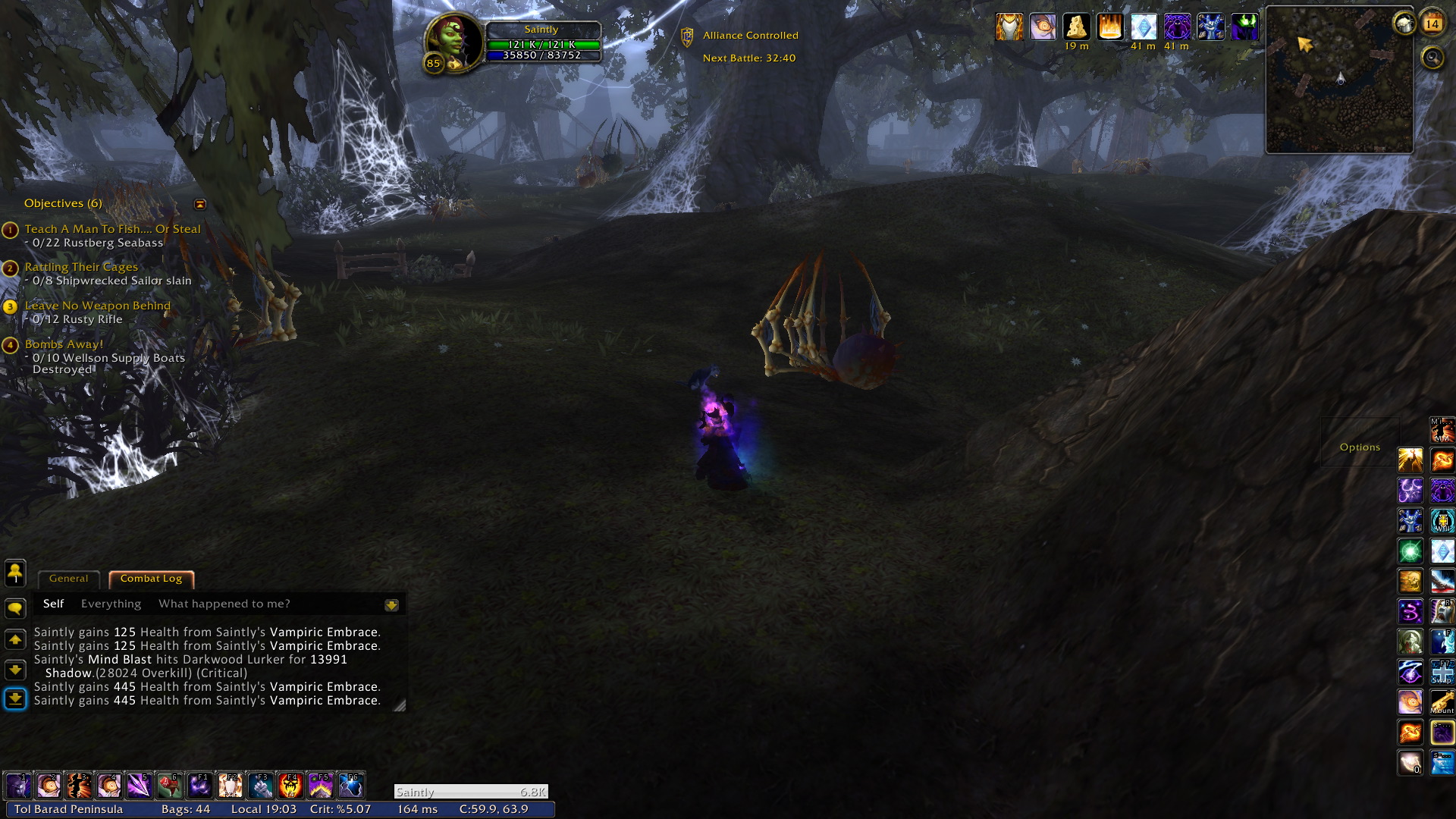Open the 'Teach A Man To Fish' quest

click(112, 229)
